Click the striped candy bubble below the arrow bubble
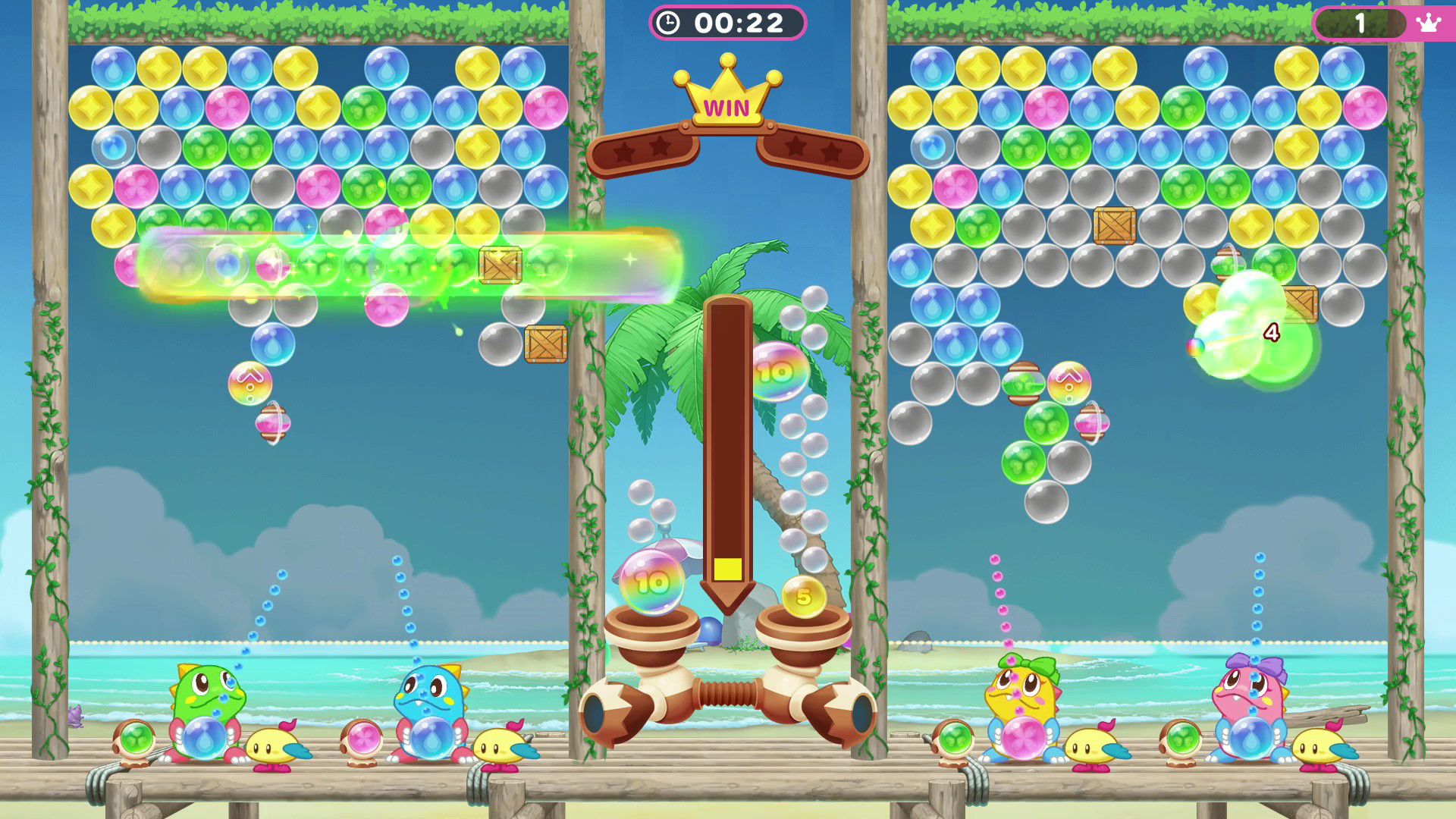Viewport: 1456px width, 819px height. tap(273, 426)
